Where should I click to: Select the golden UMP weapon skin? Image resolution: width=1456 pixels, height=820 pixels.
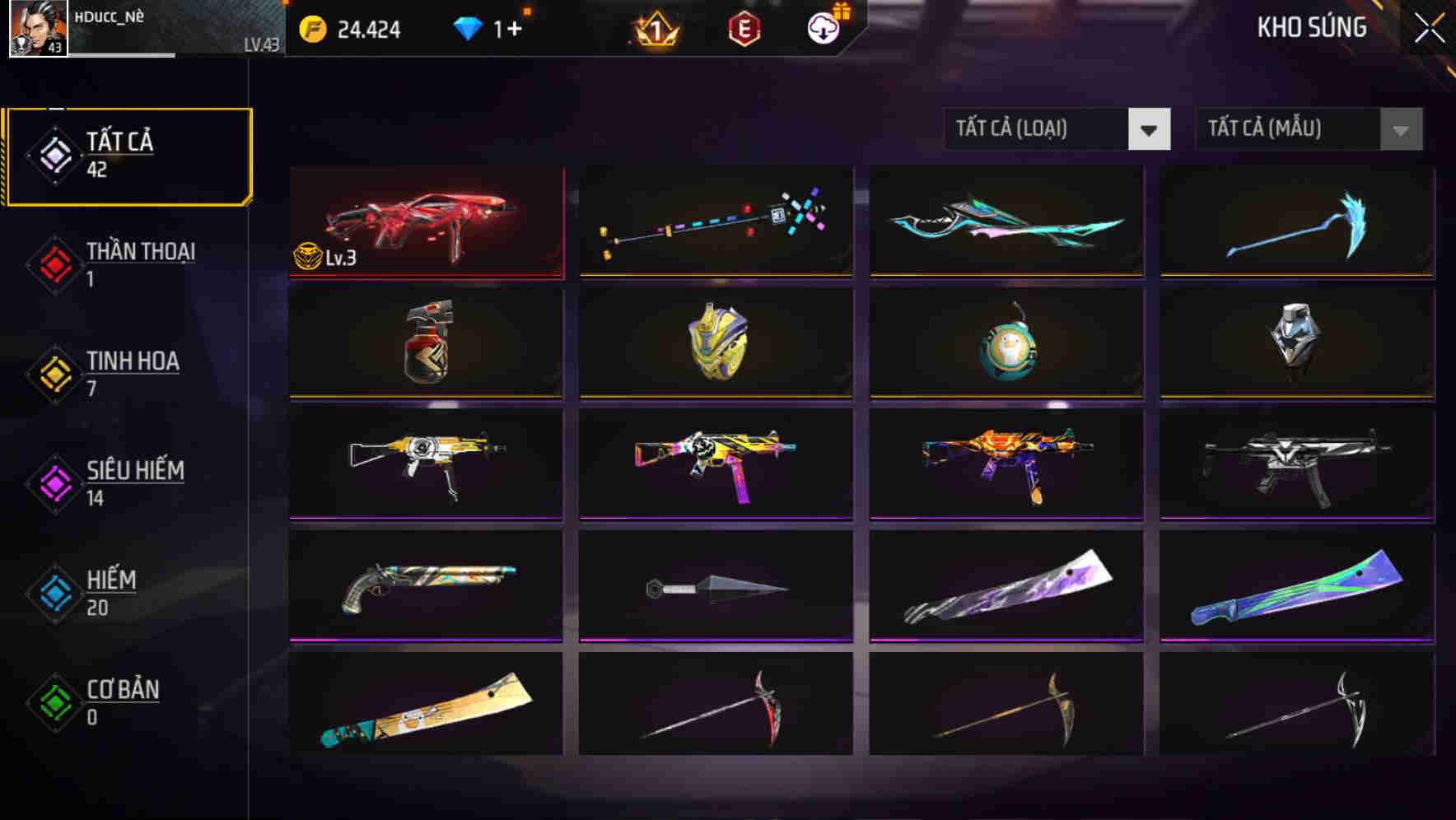425,464
